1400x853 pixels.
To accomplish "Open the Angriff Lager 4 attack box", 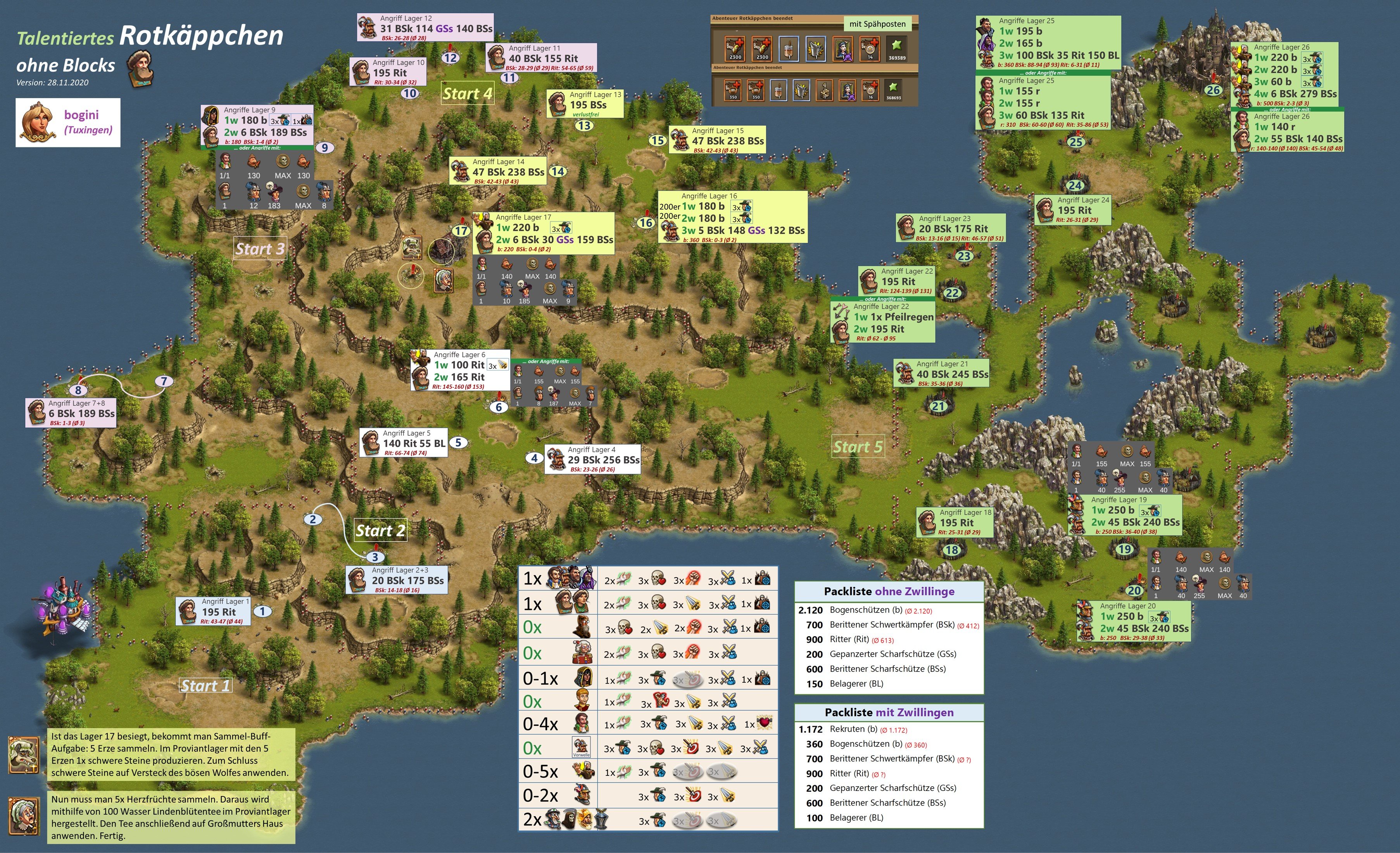I will tap(593, 459).
